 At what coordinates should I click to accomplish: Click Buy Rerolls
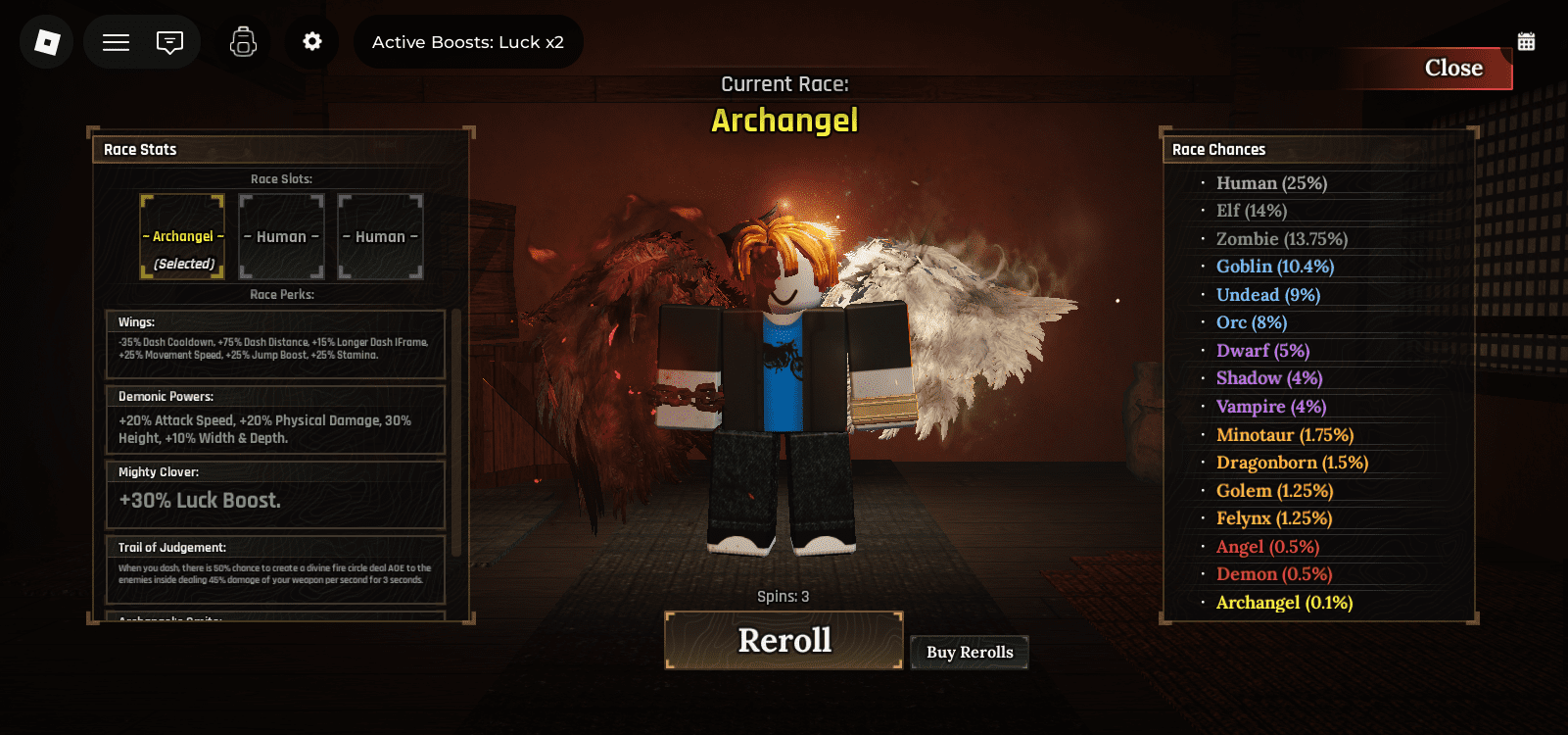(969, 652)
